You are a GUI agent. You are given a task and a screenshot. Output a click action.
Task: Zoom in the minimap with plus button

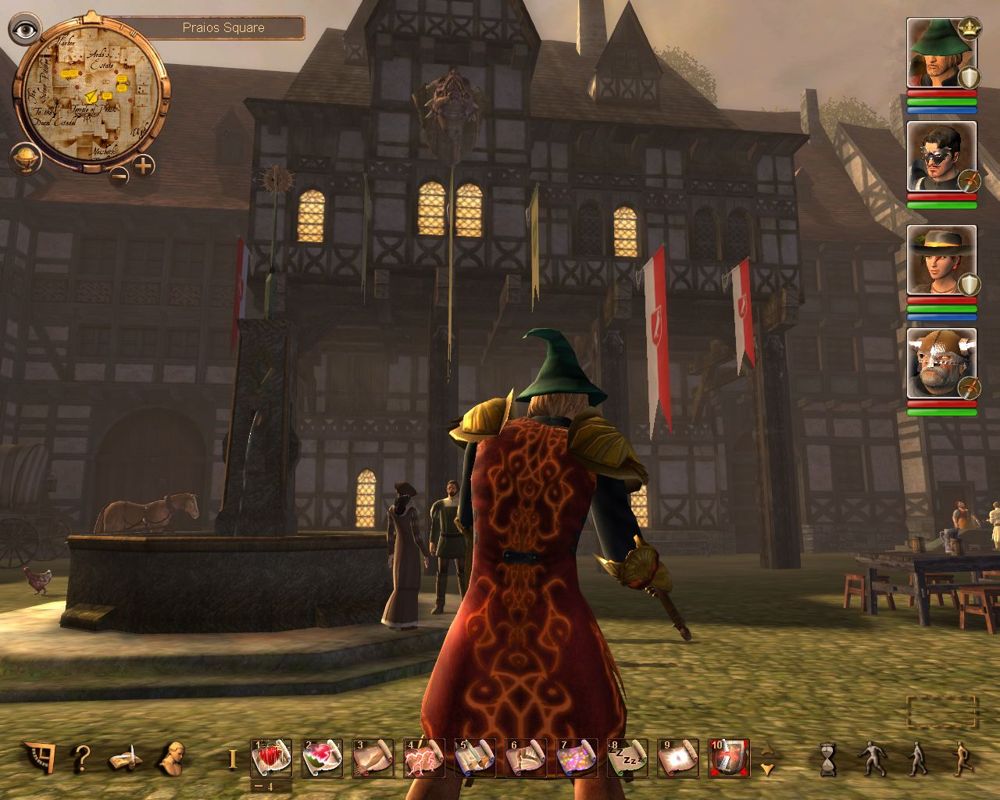[144, 165]
